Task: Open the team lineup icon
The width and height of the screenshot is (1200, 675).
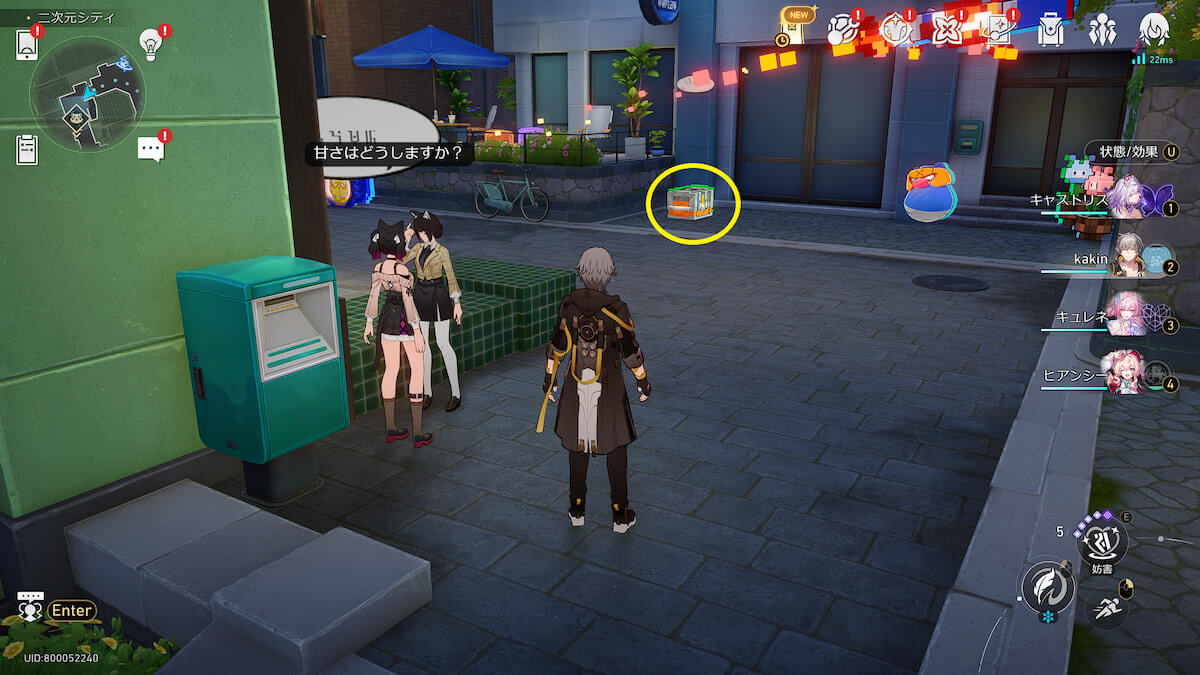Action: point(1103,31)
